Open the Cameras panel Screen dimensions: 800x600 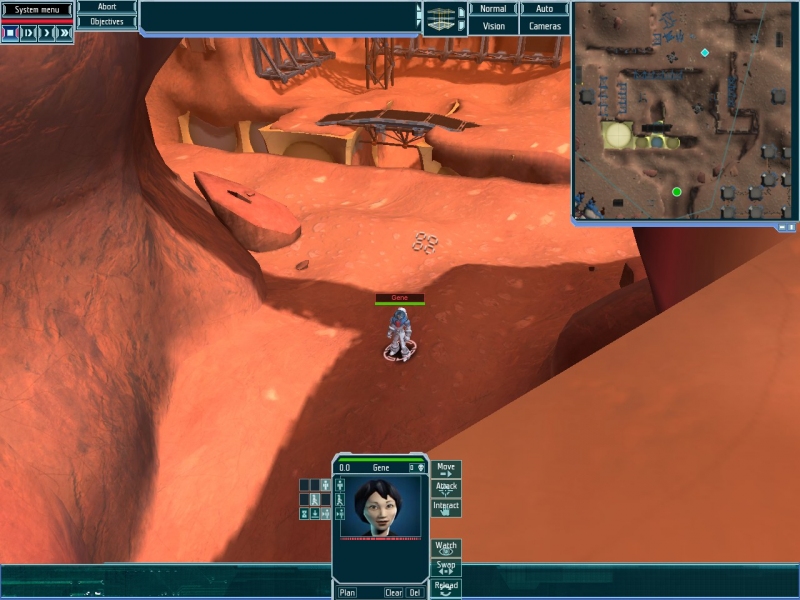tap(545, 26)
